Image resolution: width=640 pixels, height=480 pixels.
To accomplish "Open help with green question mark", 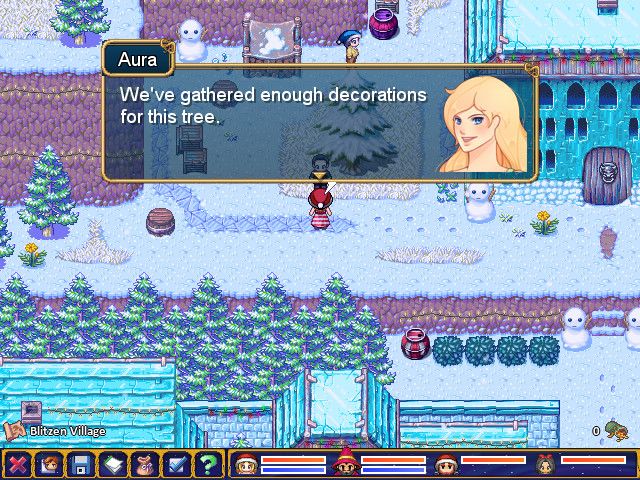I will [x=207, y=464].
